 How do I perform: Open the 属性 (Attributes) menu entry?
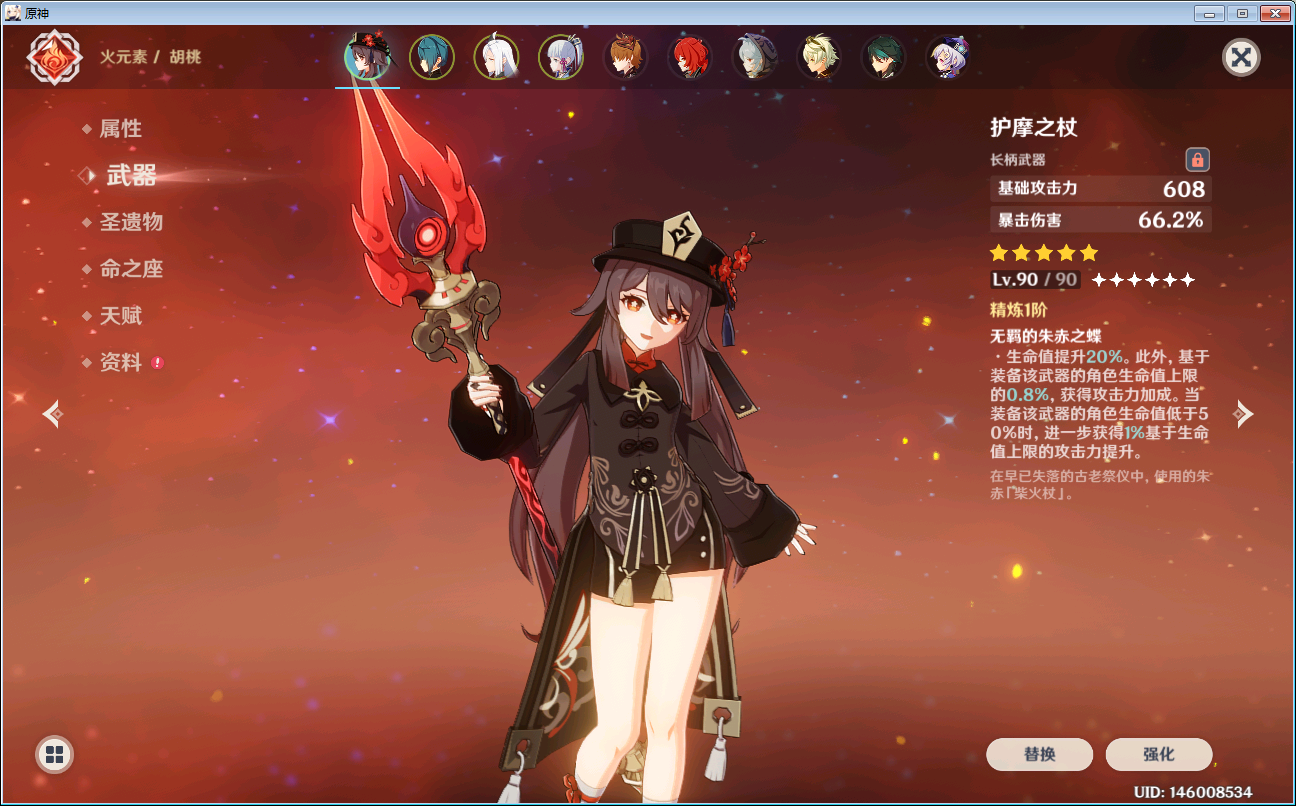click(120, 129)
